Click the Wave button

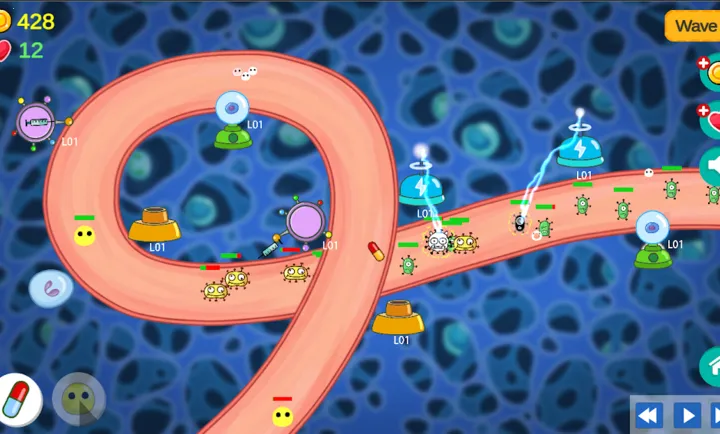coord(695,26)
